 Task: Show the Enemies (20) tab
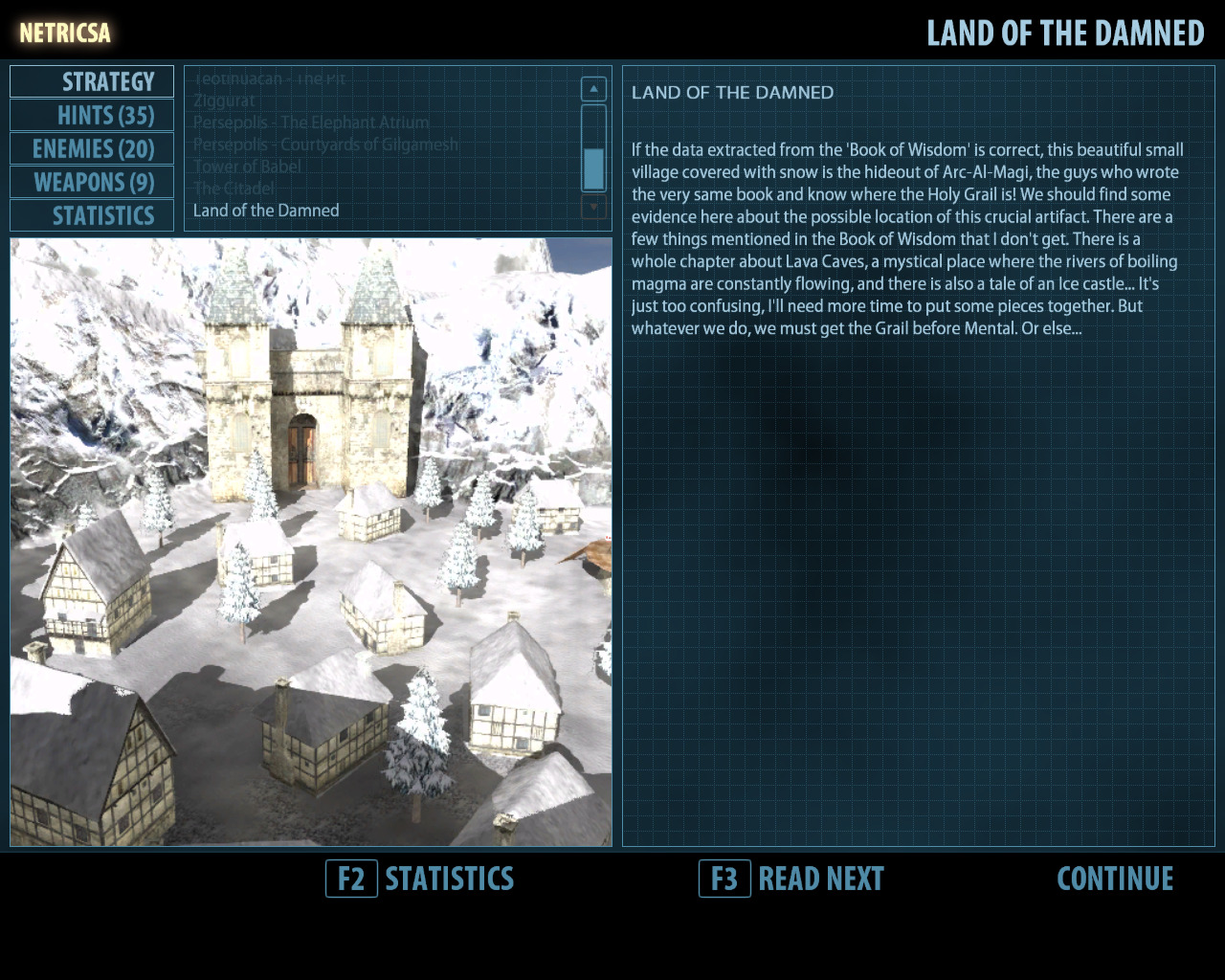(93, 149)
